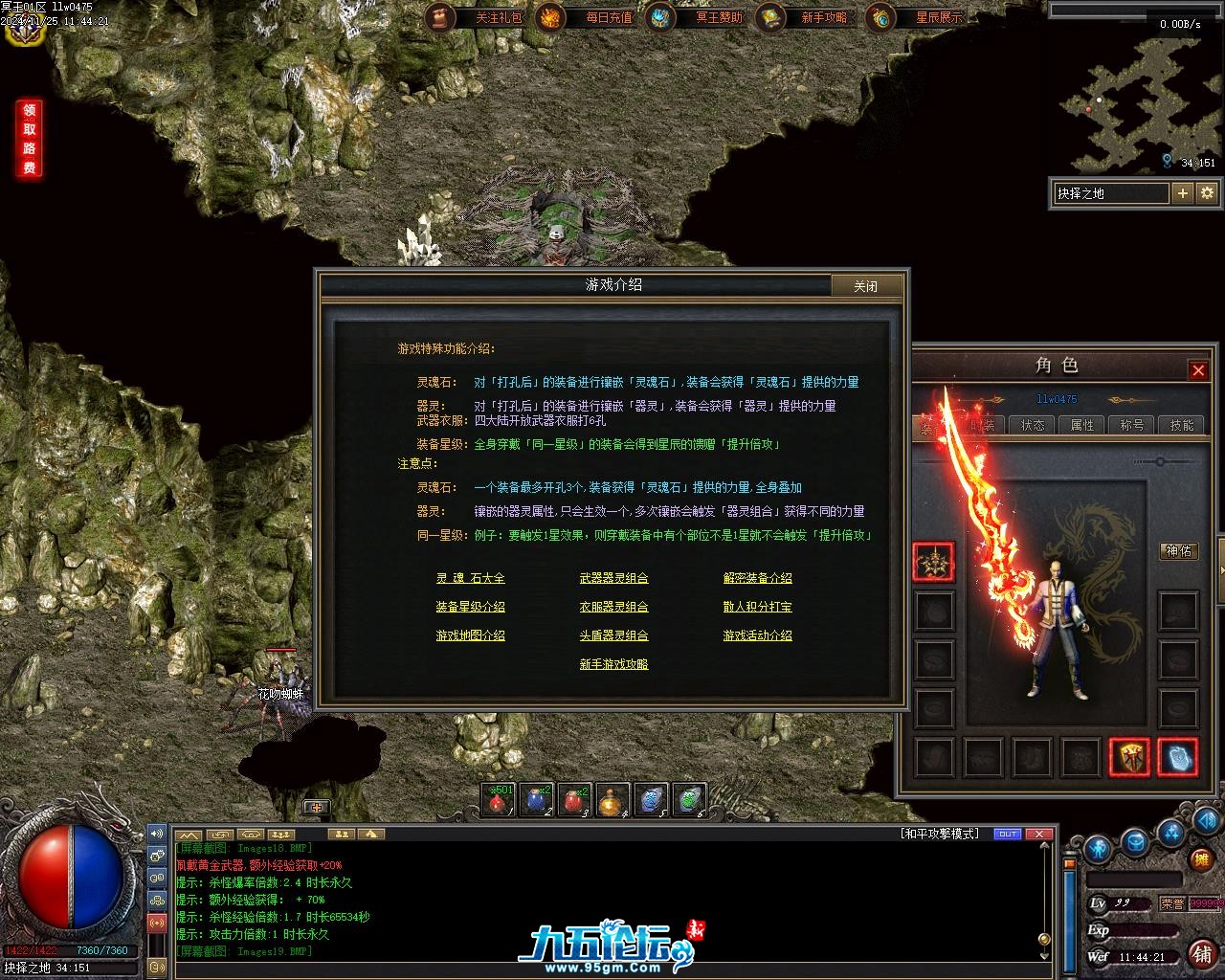Open the 灵魂石大全 link

pos(470,578)
